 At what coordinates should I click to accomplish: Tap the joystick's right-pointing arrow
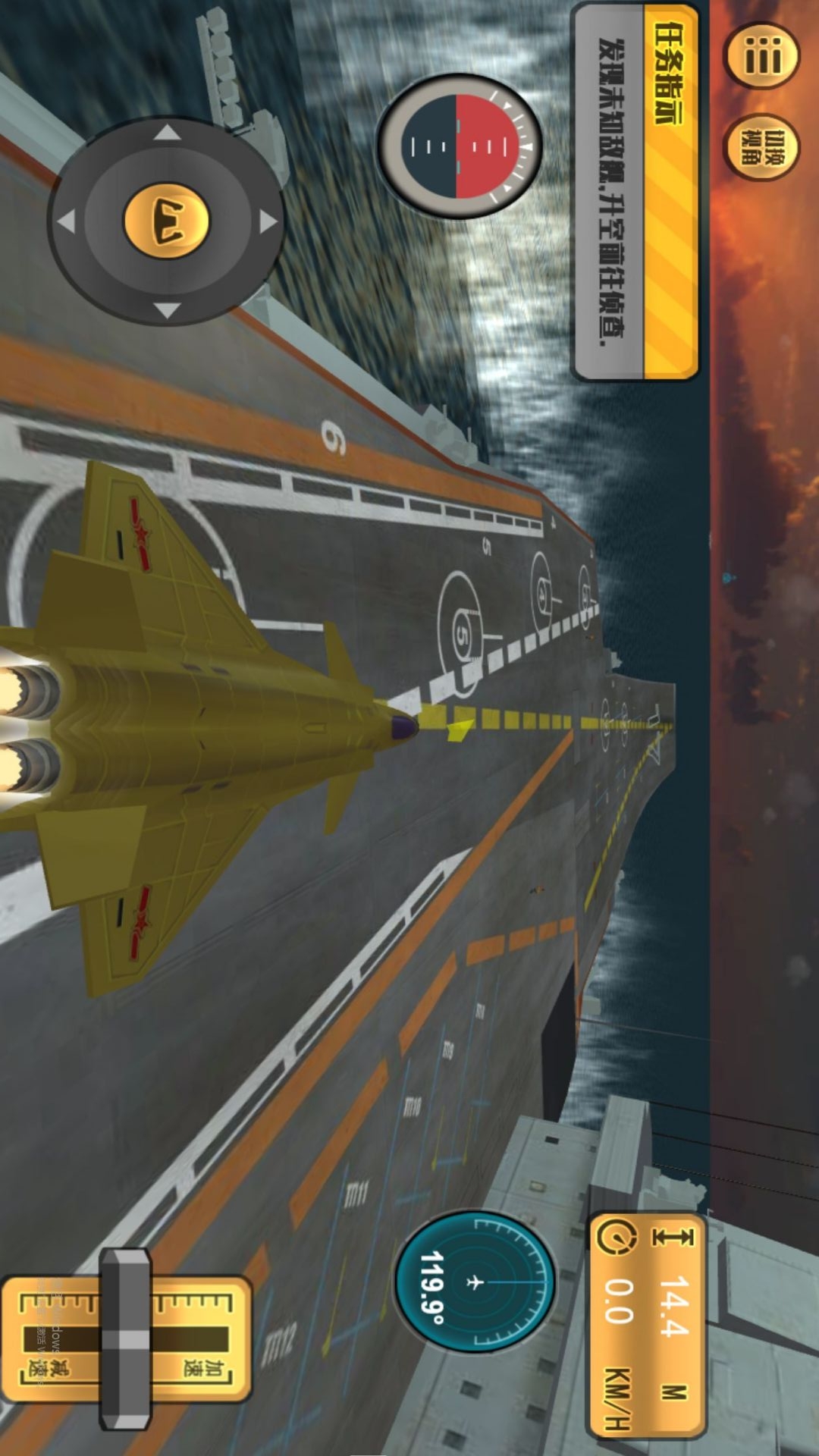click(x=267, y=221)
